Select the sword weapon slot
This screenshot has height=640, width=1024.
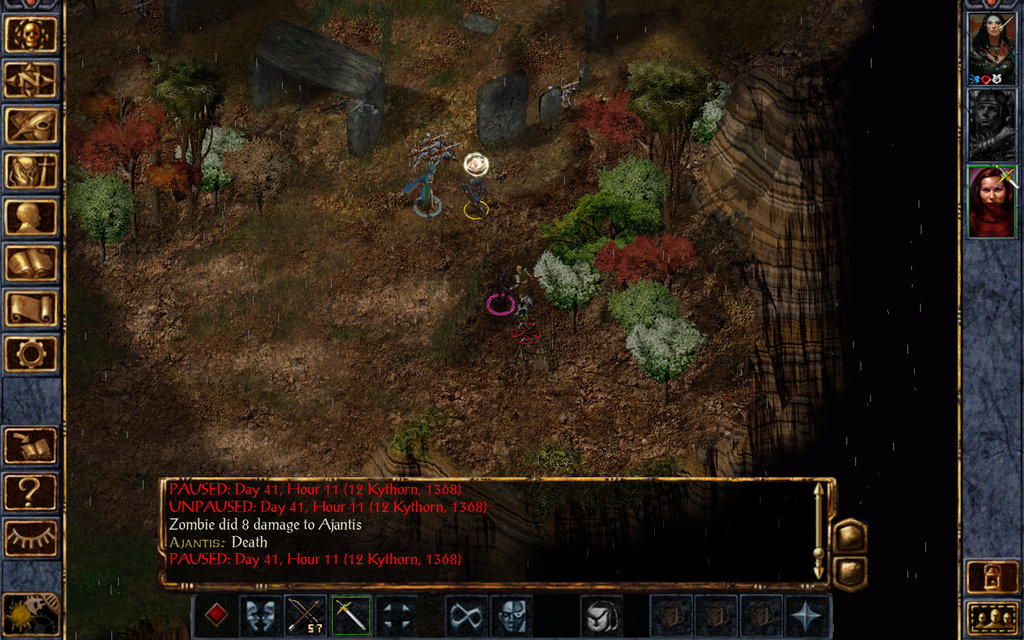(x=351, y=615)
